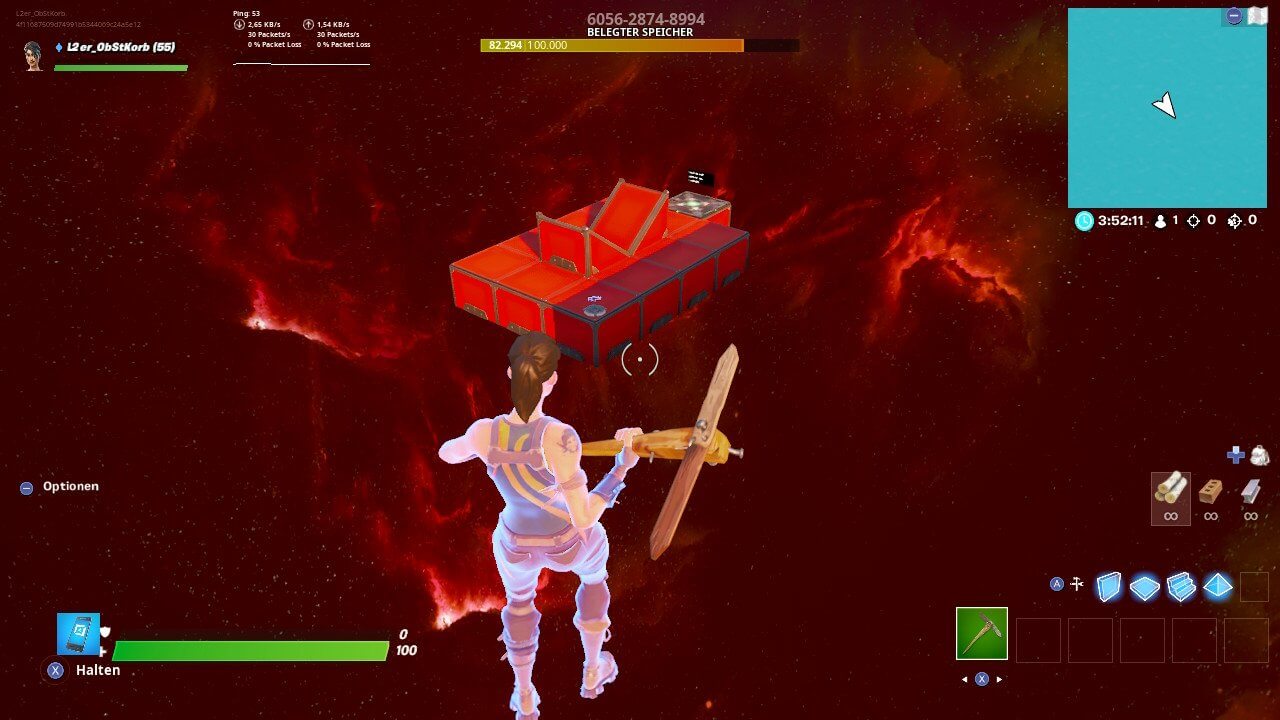This screenshot has height=720, width=1280.
Task: Select the brick material icon
Action: (x=1210, y=490)
